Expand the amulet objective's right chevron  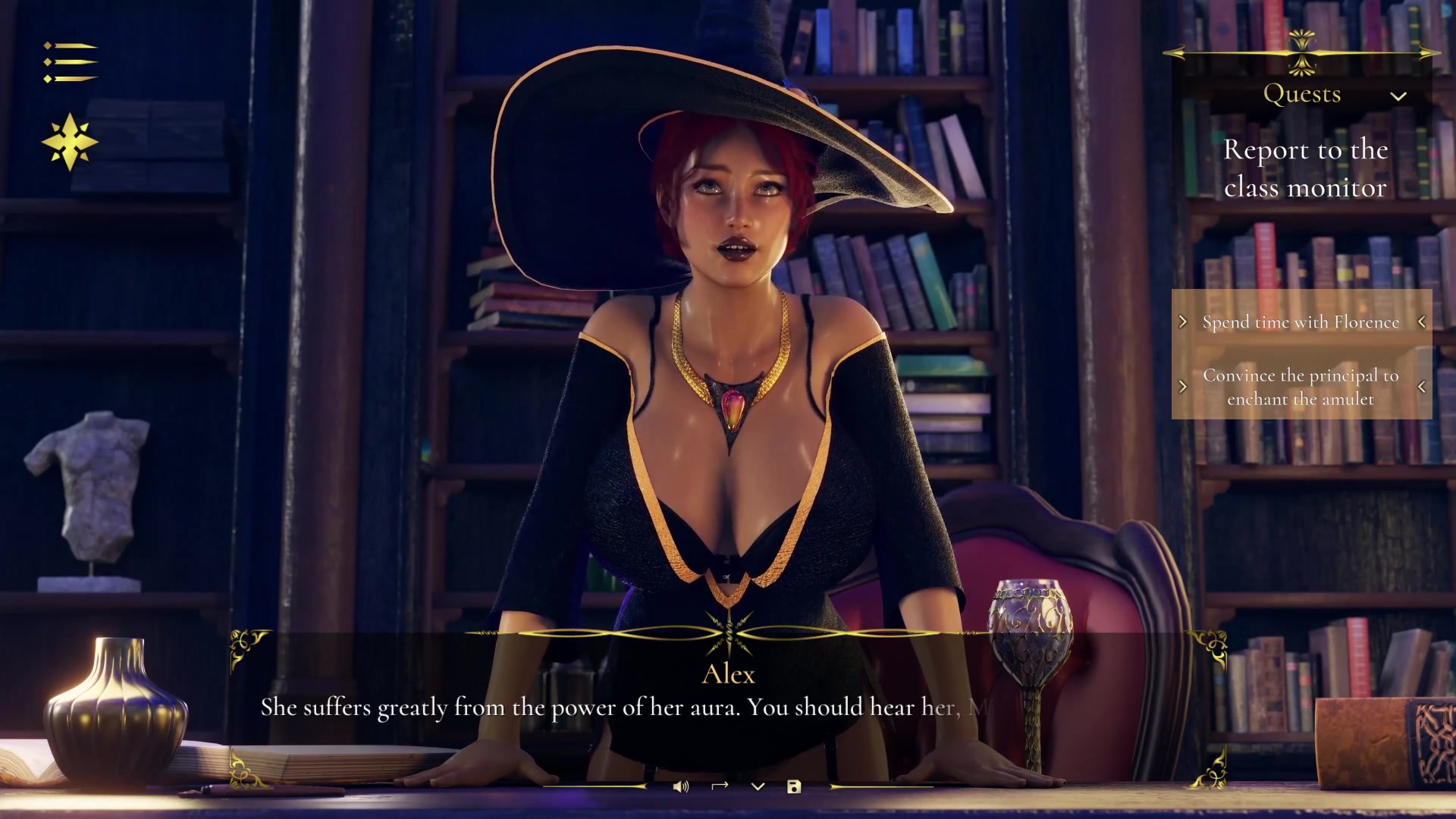1423,387
